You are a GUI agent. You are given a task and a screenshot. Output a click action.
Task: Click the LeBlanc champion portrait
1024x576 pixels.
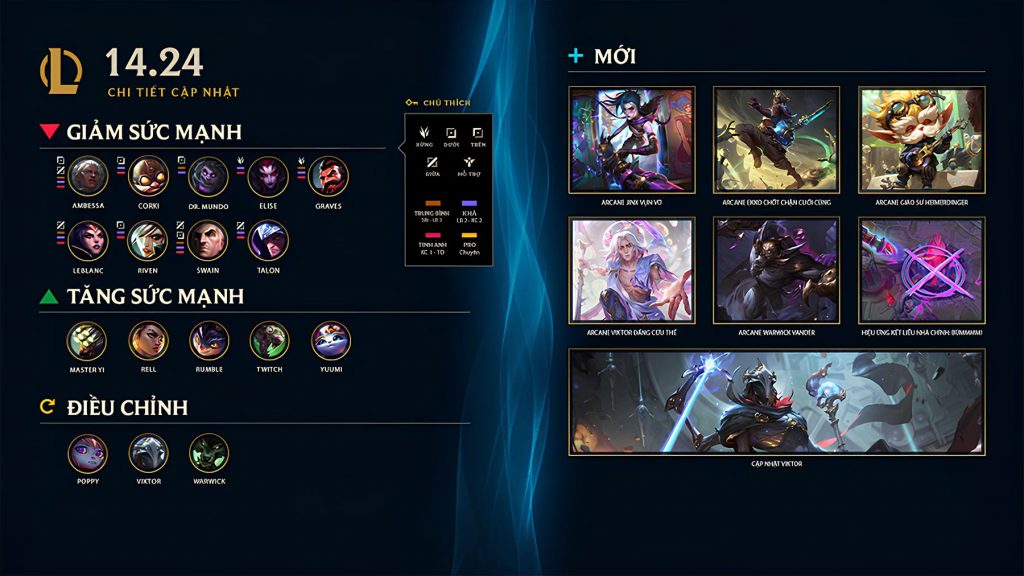point(88,241)
